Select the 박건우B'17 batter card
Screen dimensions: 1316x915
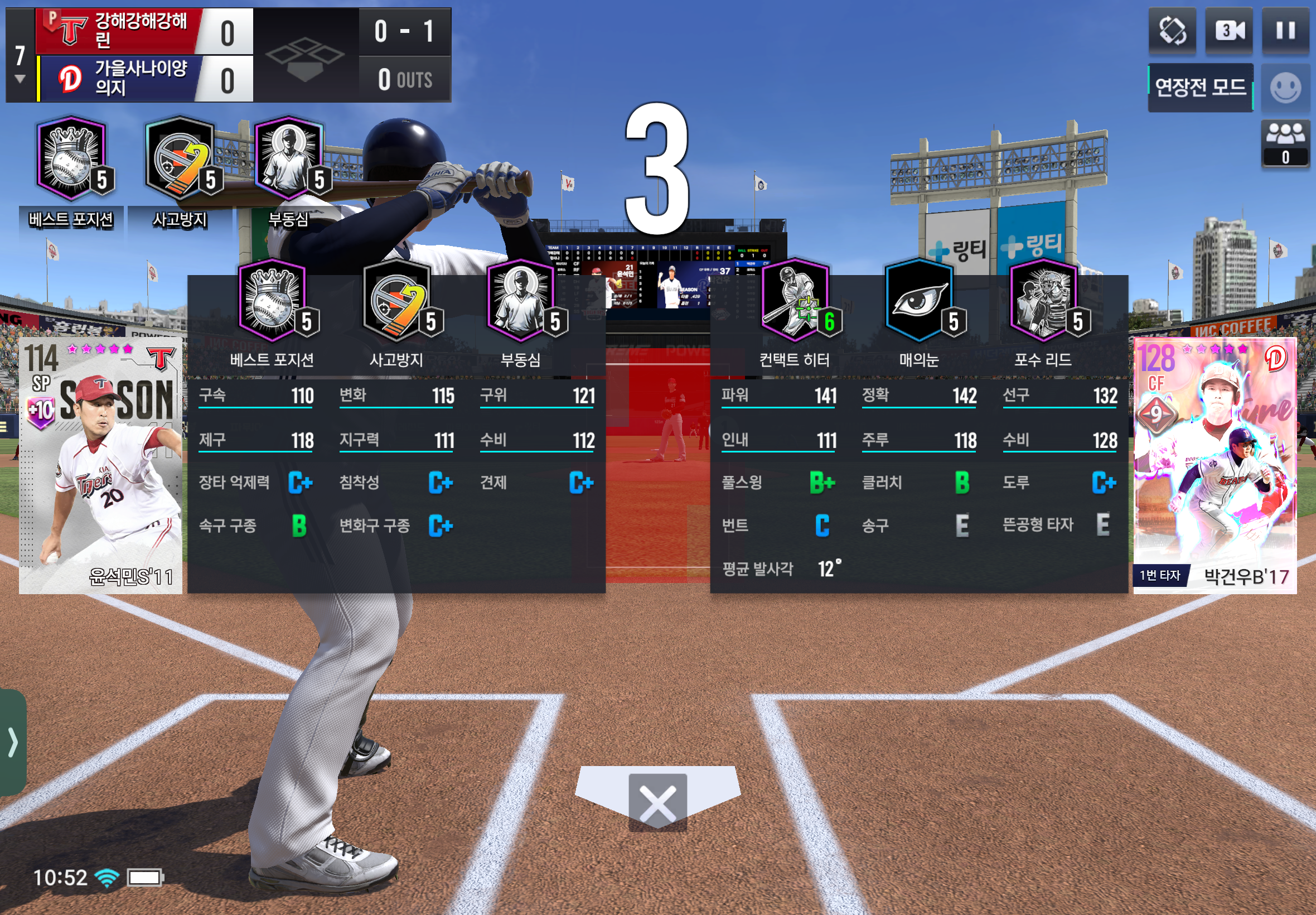tap(1215, 465)
